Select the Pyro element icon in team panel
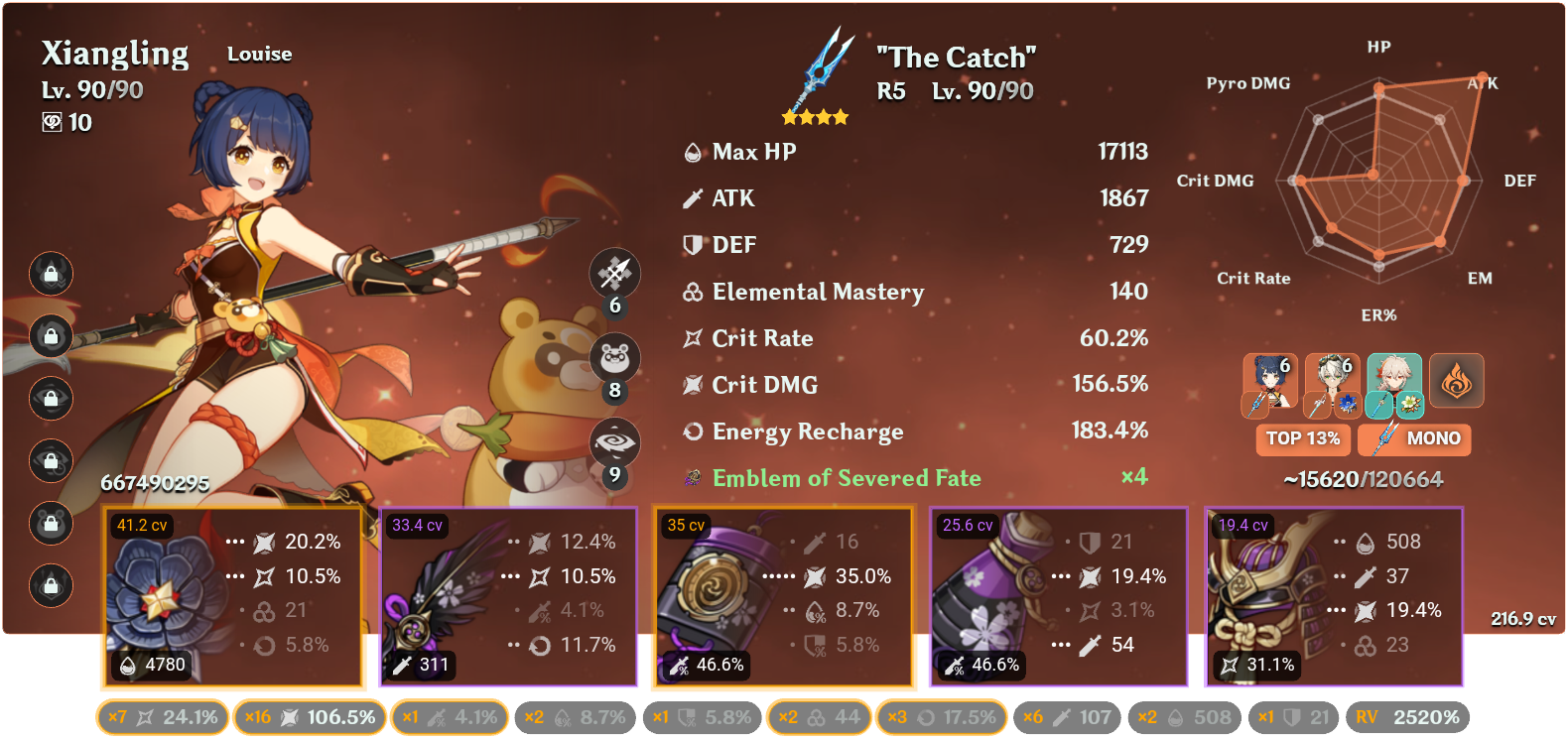The image size is (1568, 741). (1456, 380)
